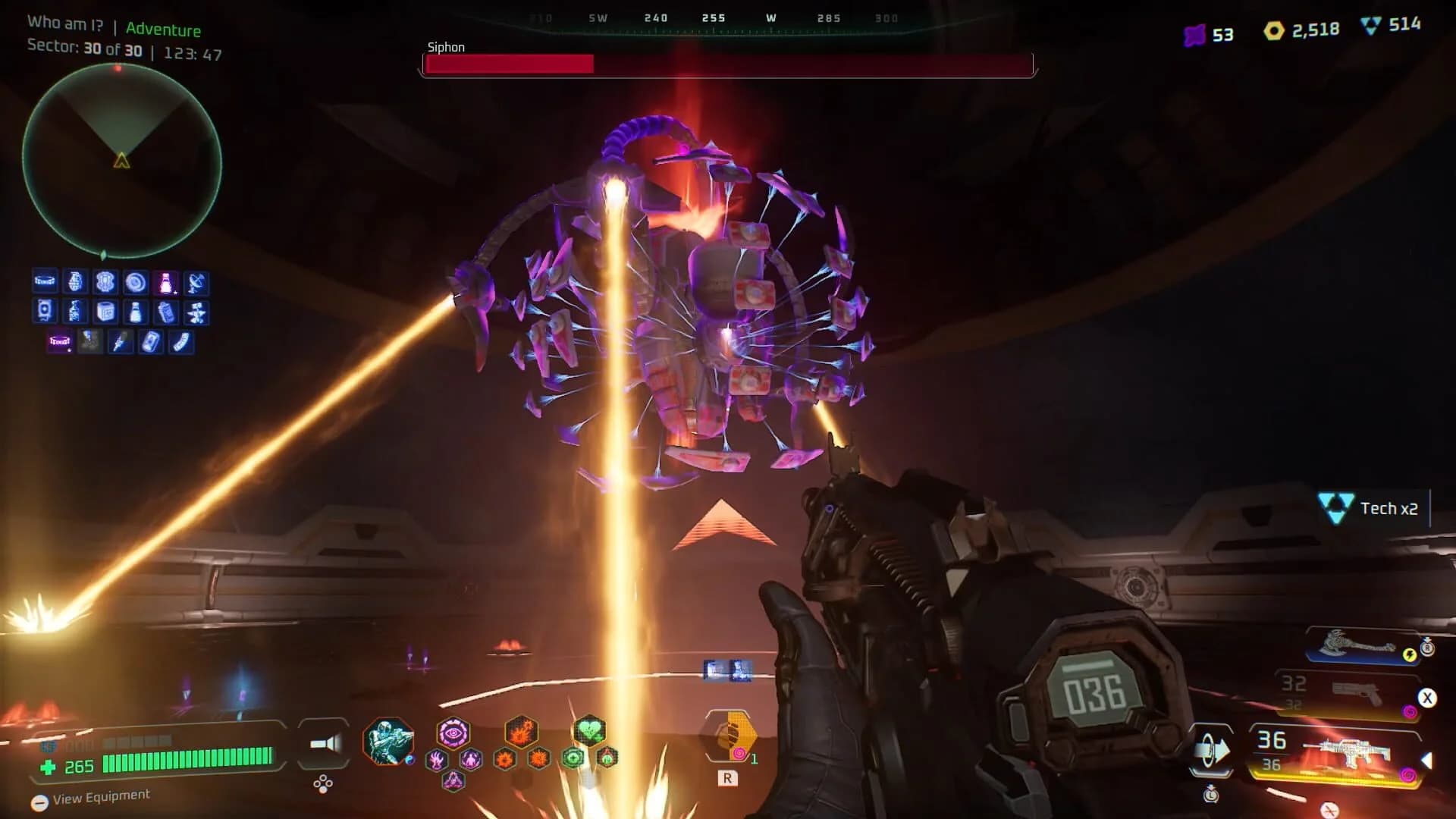Viewport: 1456px width, 819px height.
Task: Click the orange explosion buff hexagon
Action: tap(522, 732)
